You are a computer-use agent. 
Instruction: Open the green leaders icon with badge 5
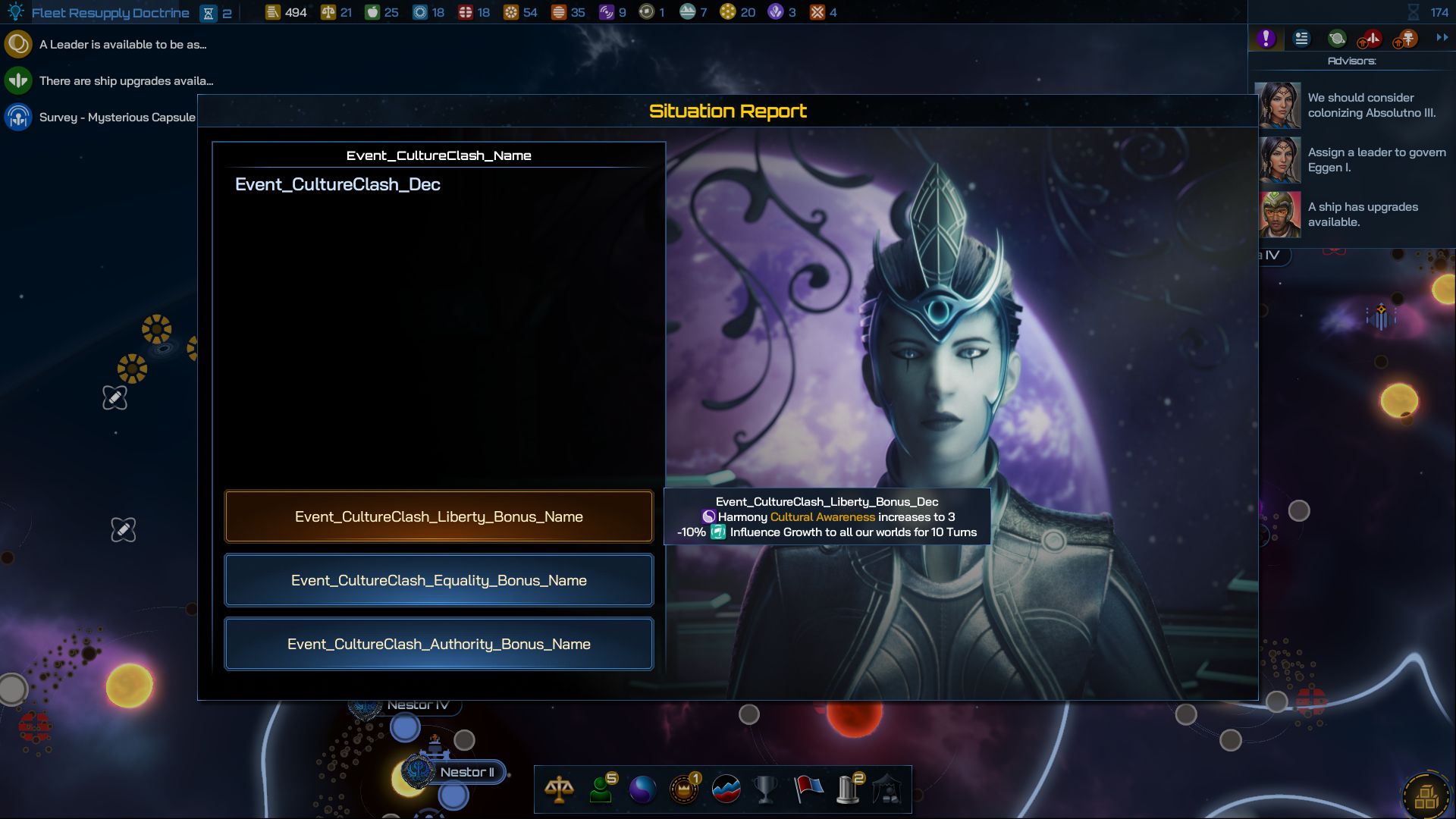(601, 789)
